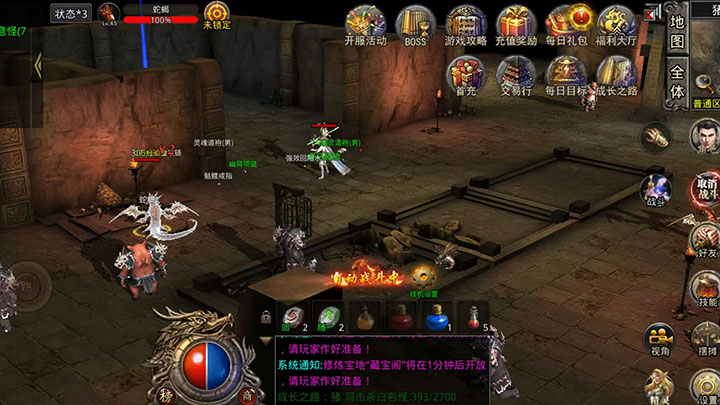Image resolution: width=720 pixels, height=405 pixels.
Task: Open the 挂机设置 auto-battle settings gear
Action: coord(423,277)
